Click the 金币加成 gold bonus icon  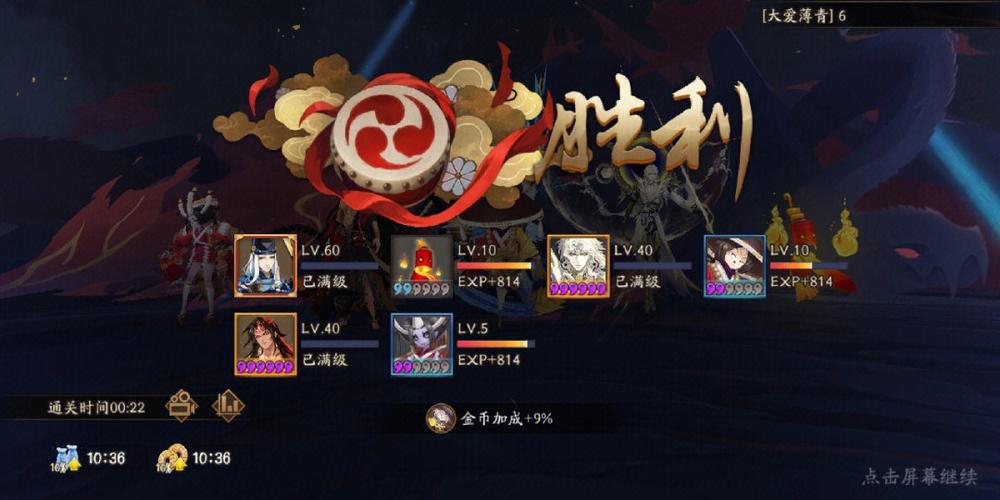coord(440,418)
